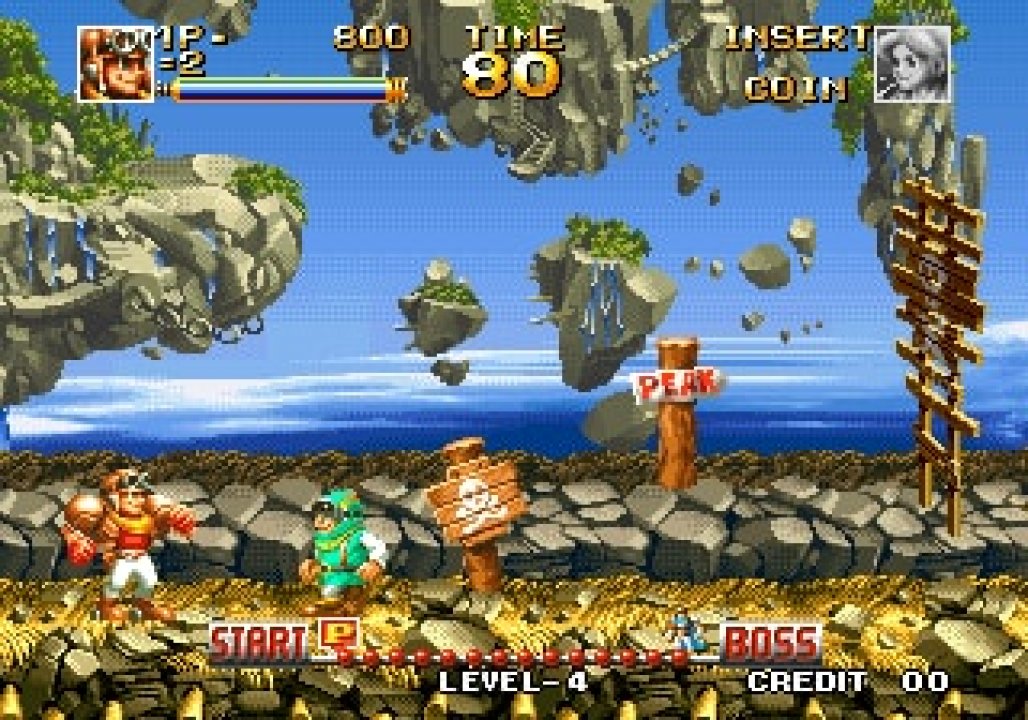Select the grayed-out player two portrait
The width and height of the screenshot is (1028, 720).
pos(912,64)
